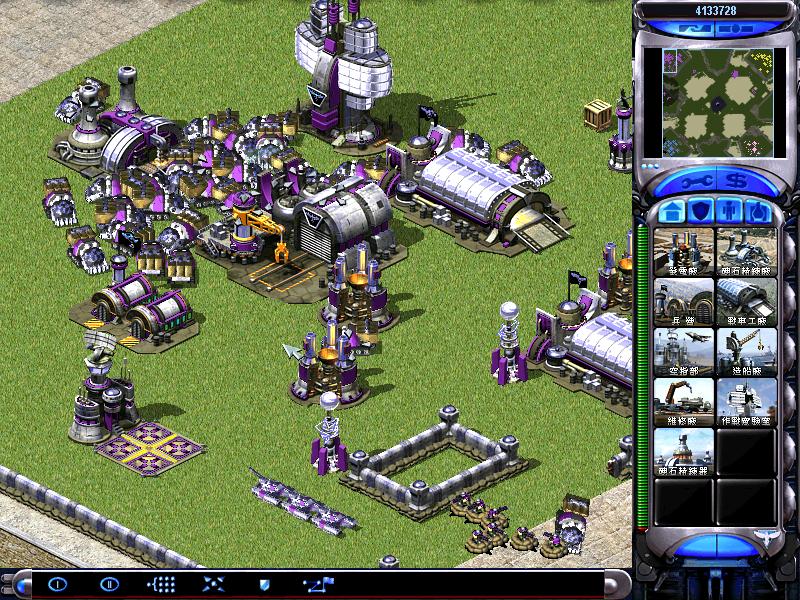Click the flag waypoint mode button
Screen dimensions: 800x600
[320, 584]
